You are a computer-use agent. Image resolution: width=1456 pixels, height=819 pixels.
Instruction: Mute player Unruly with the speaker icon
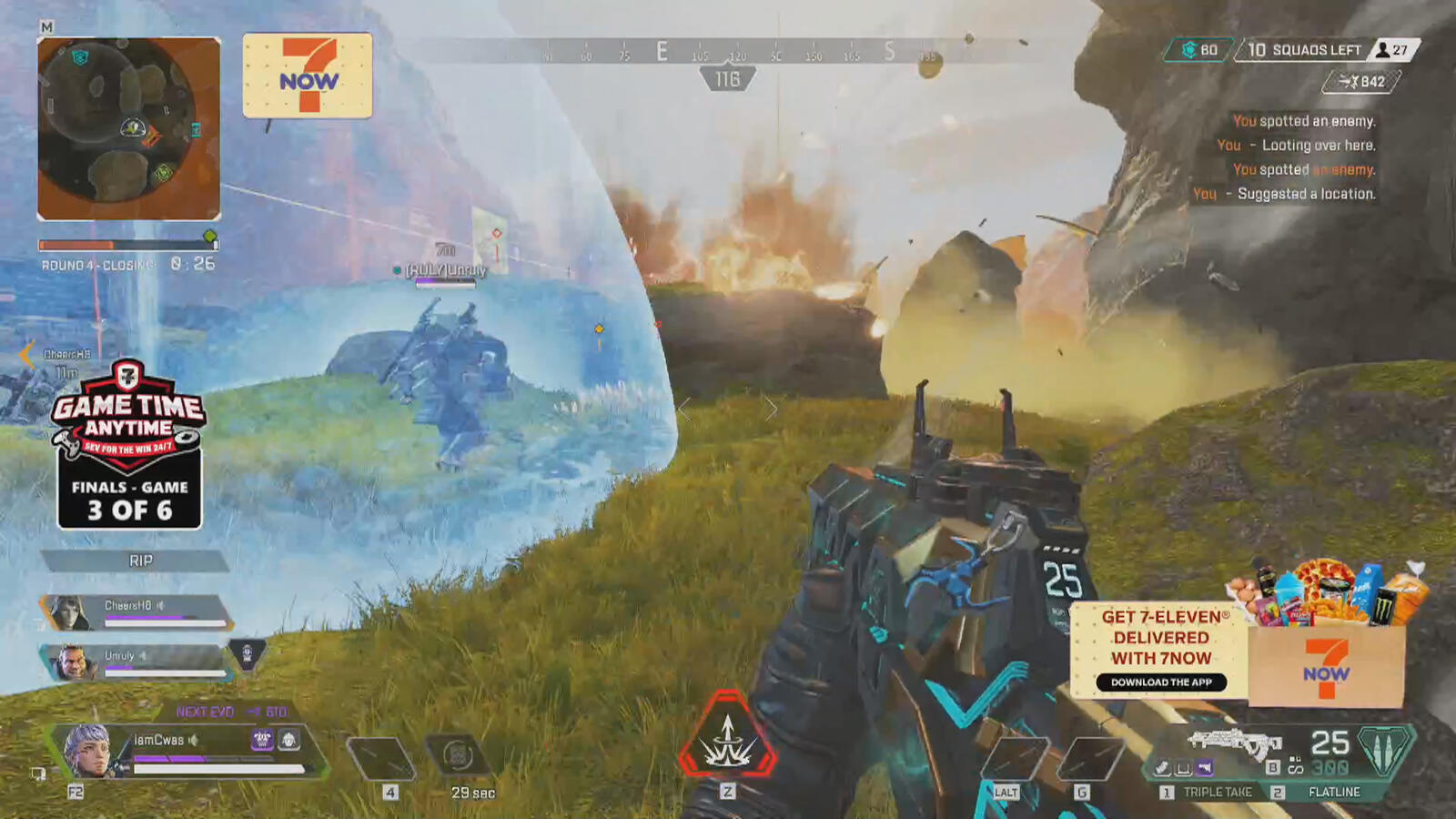pyautogui.click(x=144, y=653)
